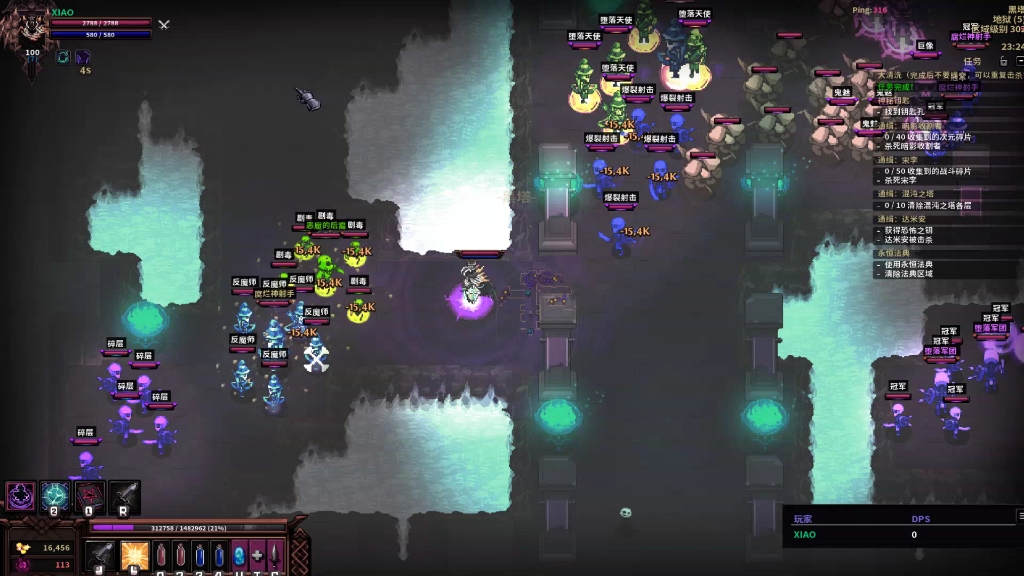Select the sword ability bound to R
The width and height of the screenshot is (1024, 576).
pos(124,495)
